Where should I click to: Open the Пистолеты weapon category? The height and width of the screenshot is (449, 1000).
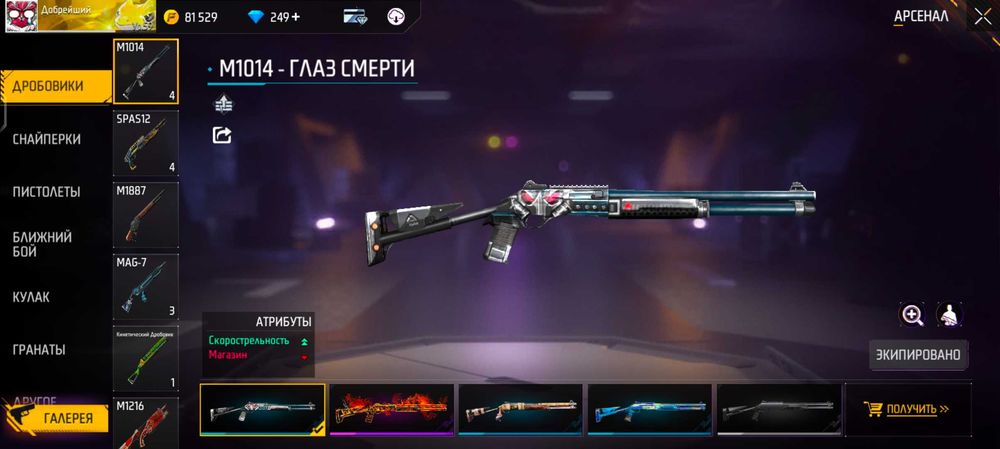coord(47,191)
